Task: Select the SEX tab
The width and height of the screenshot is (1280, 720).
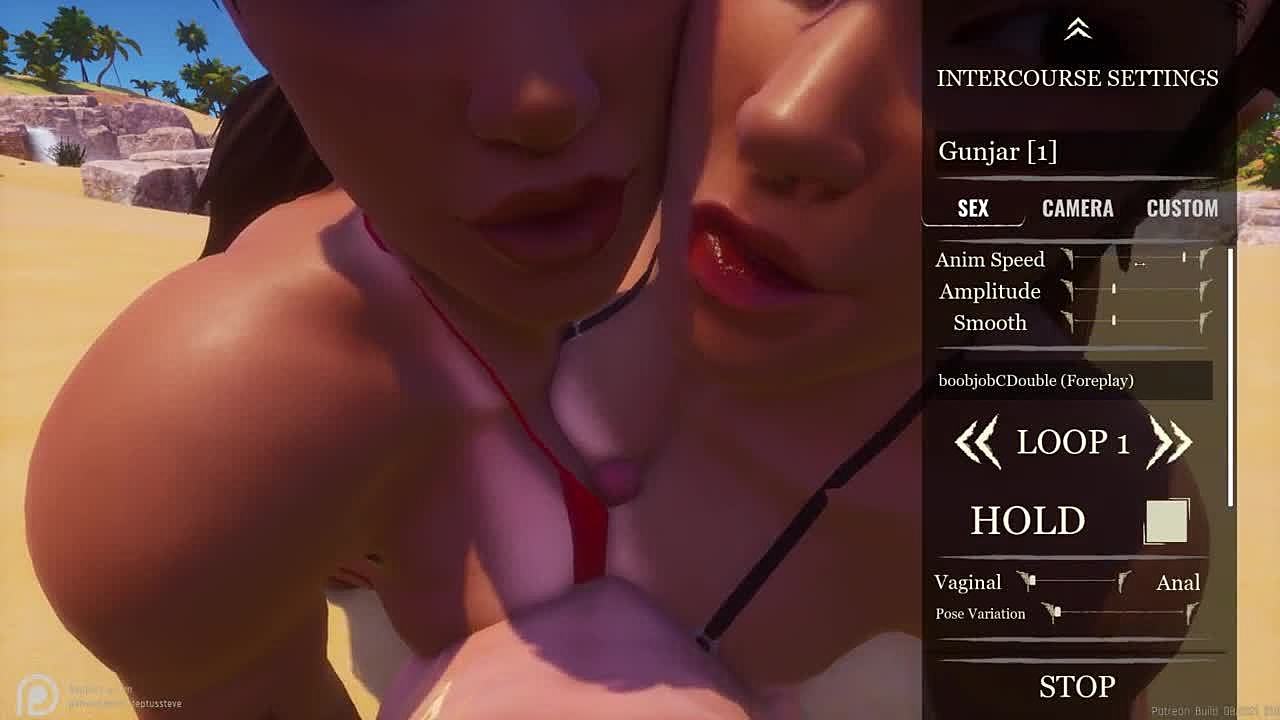Action: coord(973,208)
